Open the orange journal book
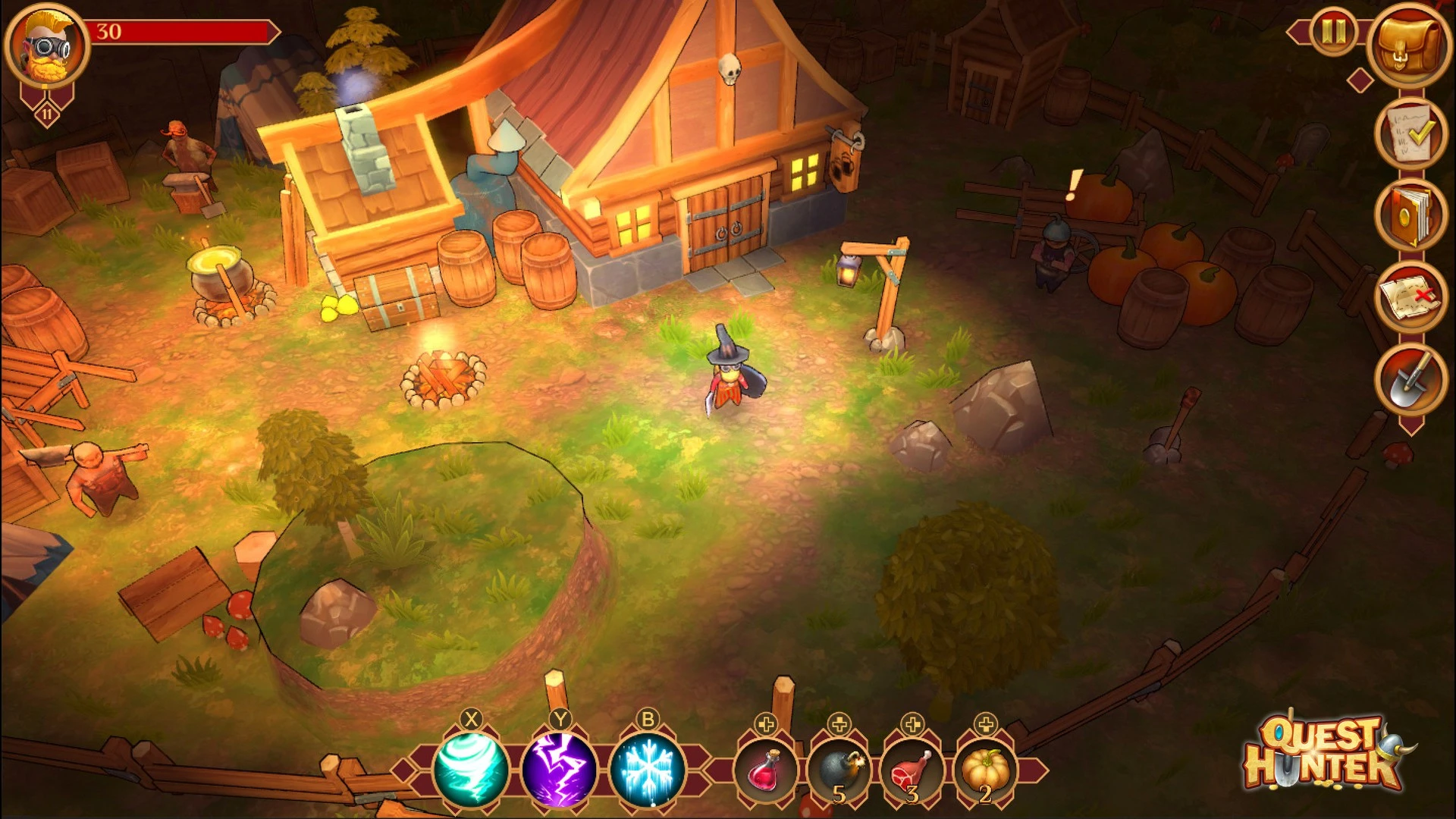 pyautogui.click(x=1410, y=216)
